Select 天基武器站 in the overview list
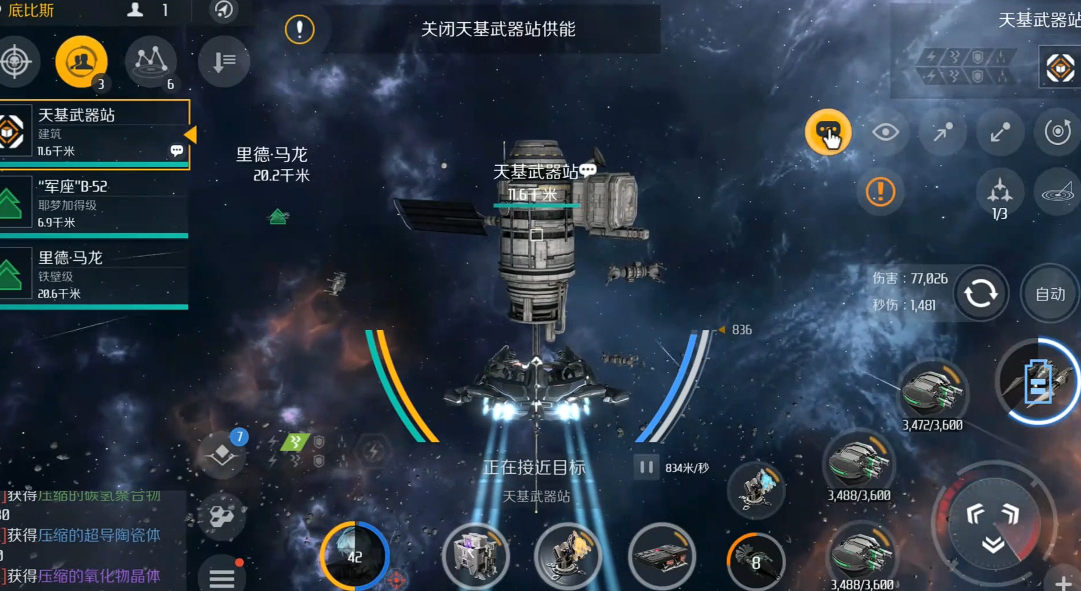Screen dimensions: 1081x591 point(95,134)
